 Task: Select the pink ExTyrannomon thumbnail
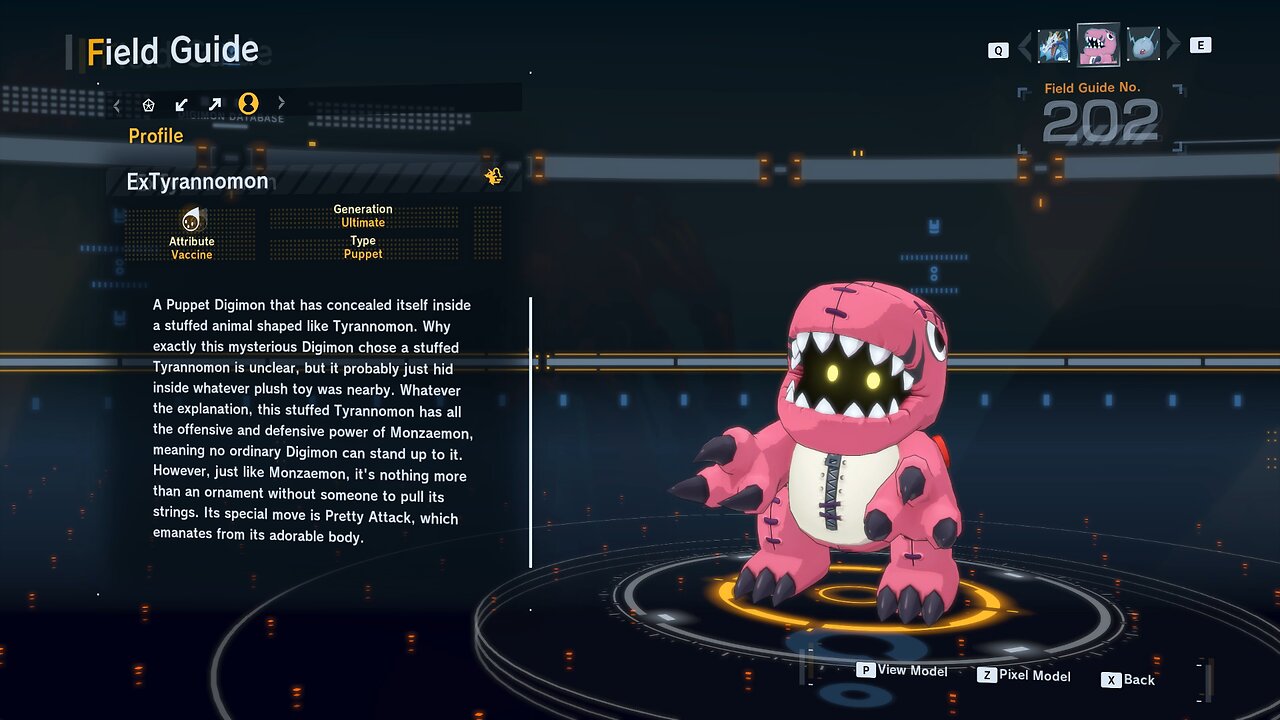(1098, 44)
